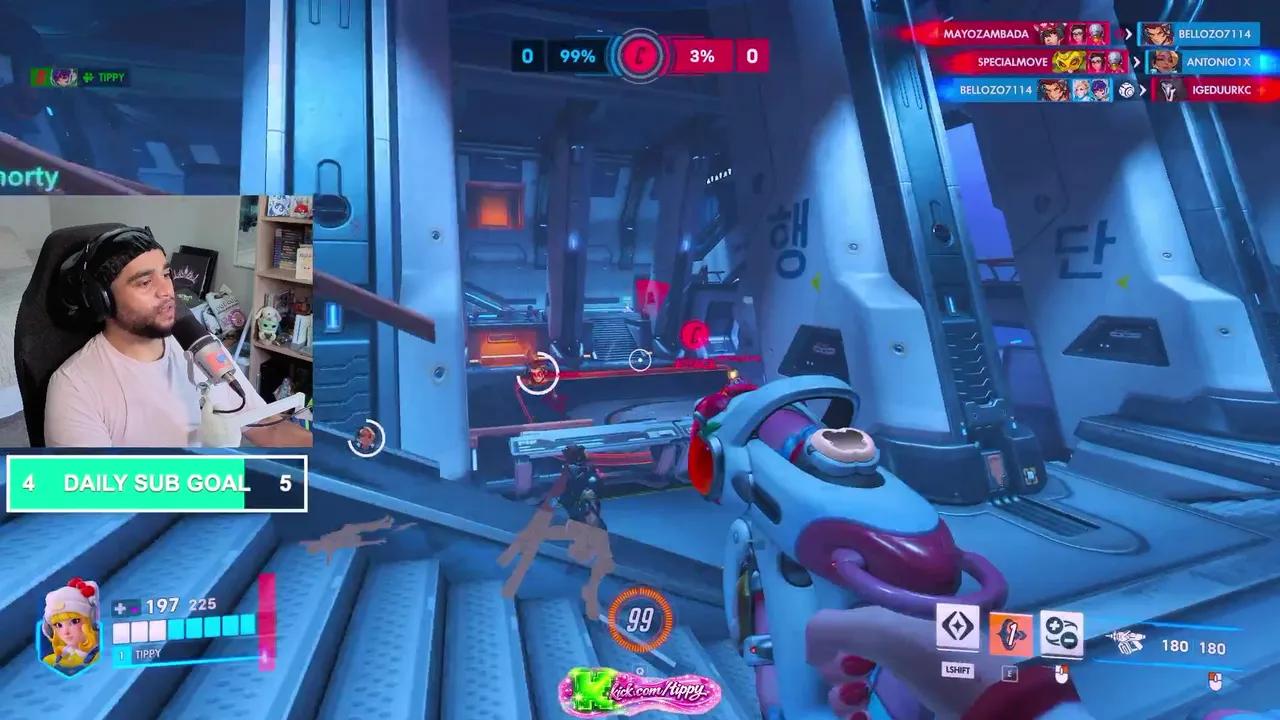Click IGEDUURKC's skull-masked portrait in the killfeed
Viewport: 1280px width, 720px height.
click(x=1167, y=90)
